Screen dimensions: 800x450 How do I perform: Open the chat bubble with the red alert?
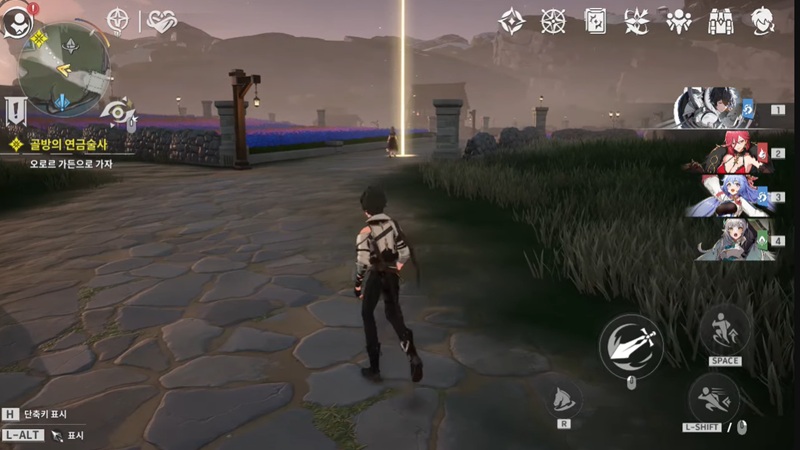coord(17,20)
